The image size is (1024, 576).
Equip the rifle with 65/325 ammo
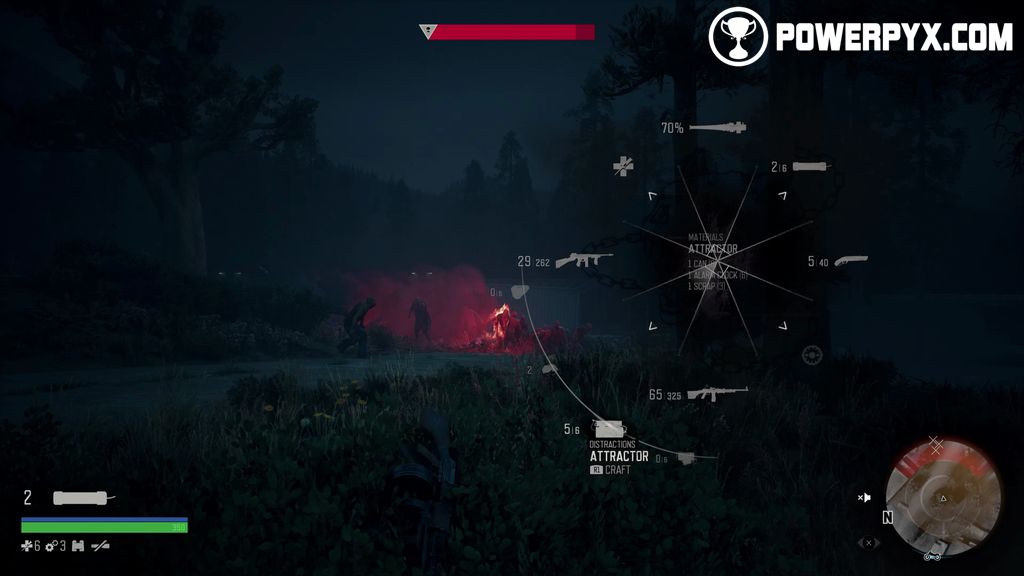tap(717, 394)
